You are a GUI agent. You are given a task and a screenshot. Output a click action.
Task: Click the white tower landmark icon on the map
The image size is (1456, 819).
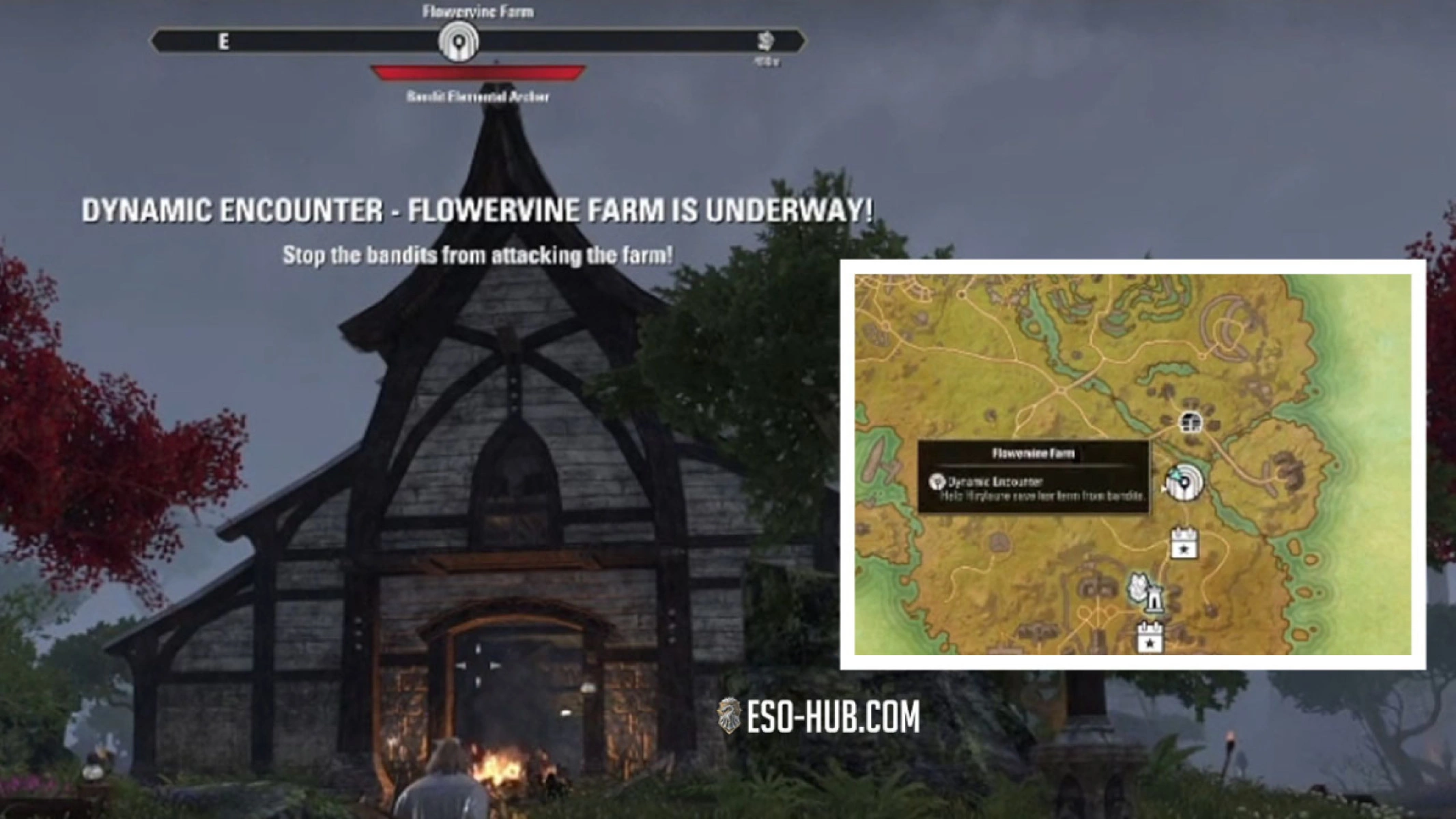click(x=1155, y=601)
